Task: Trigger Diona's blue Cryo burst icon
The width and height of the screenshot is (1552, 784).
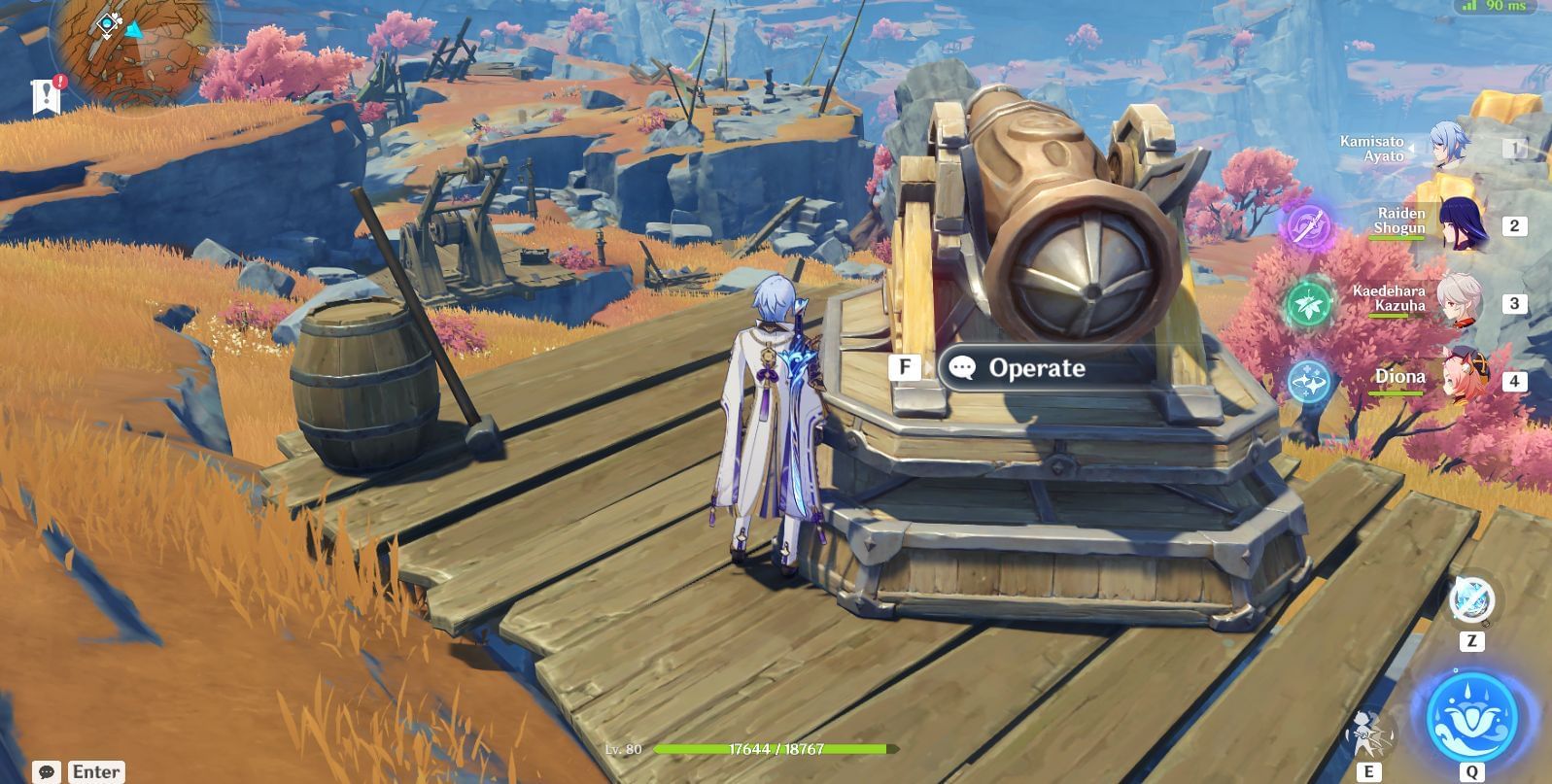Action: [x=1308, y=381]
